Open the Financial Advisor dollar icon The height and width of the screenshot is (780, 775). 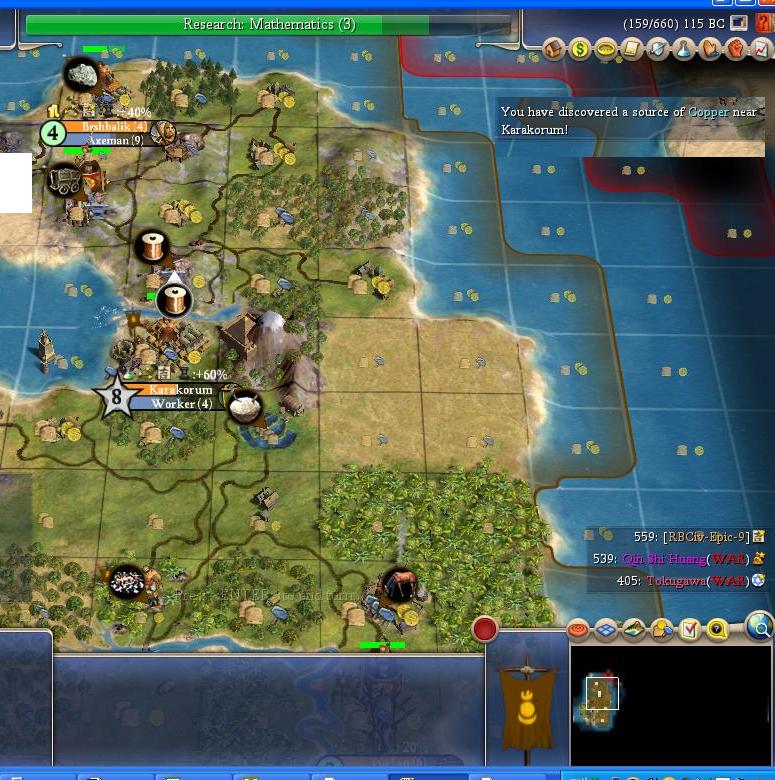click(580, 49)
